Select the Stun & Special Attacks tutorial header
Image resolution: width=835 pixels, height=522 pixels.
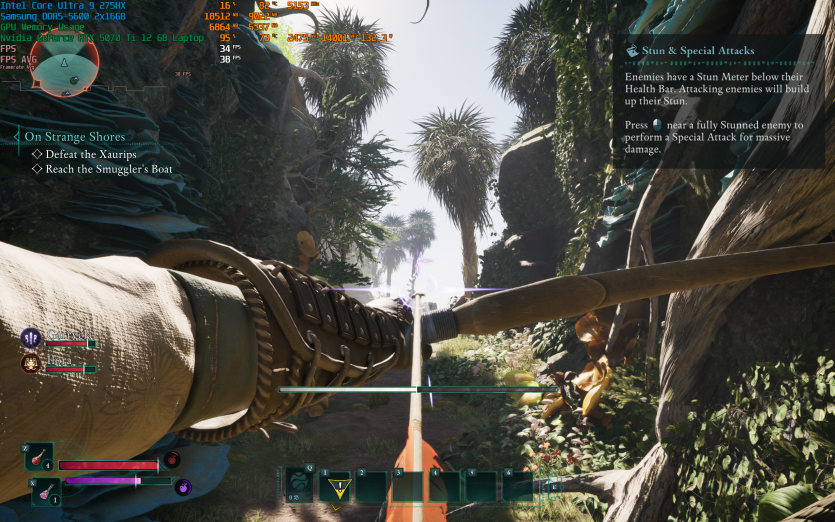point(690,51)
